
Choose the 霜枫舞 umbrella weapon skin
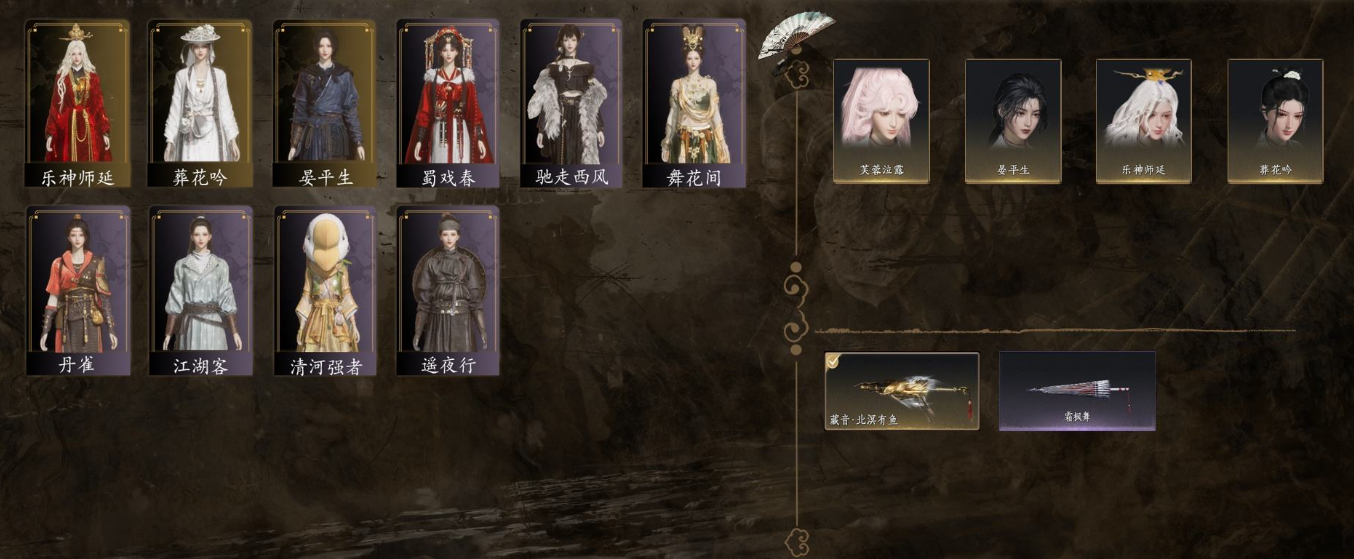(1077, 390)
